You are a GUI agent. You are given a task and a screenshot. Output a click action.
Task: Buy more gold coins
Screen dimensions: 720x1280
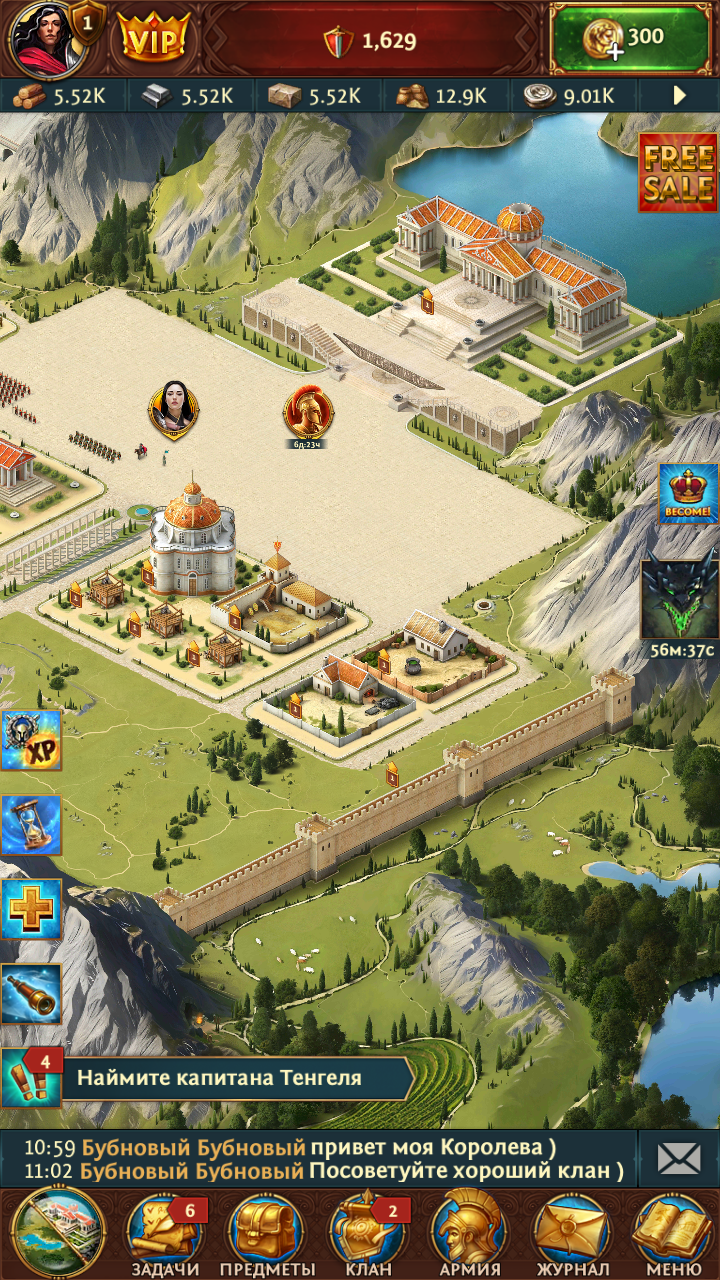[631, 38]
